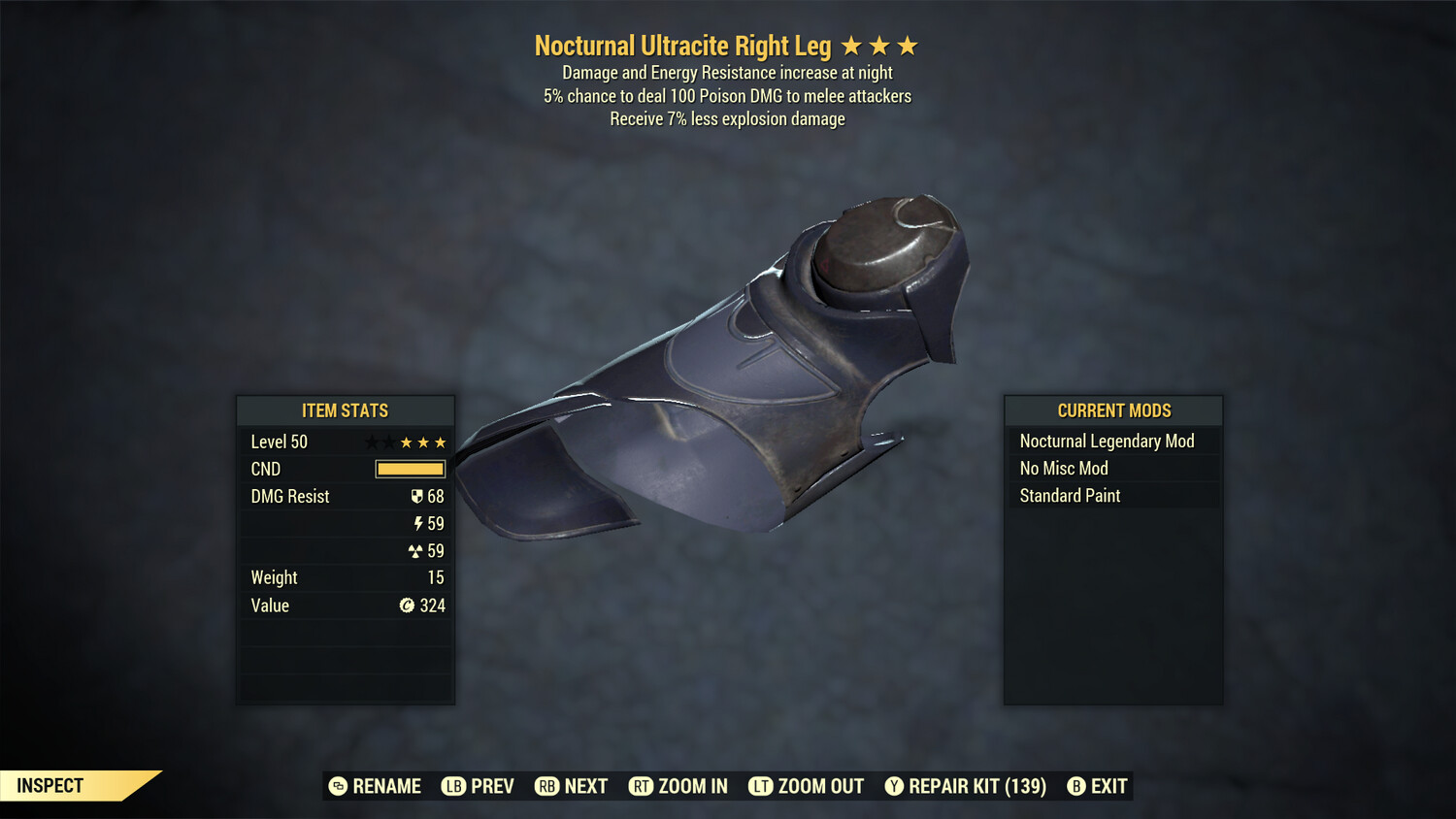The width and height of the screenshot is (1456, 819).
Task: Open the No Misc Mod slot
Action: [x=1063, y=468]
